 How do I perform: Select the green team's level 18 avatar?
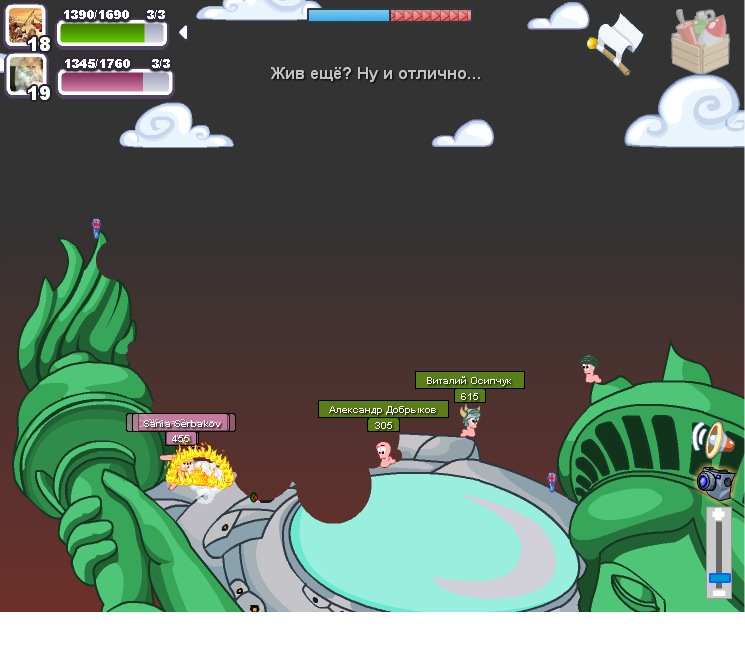coord(24,26)
